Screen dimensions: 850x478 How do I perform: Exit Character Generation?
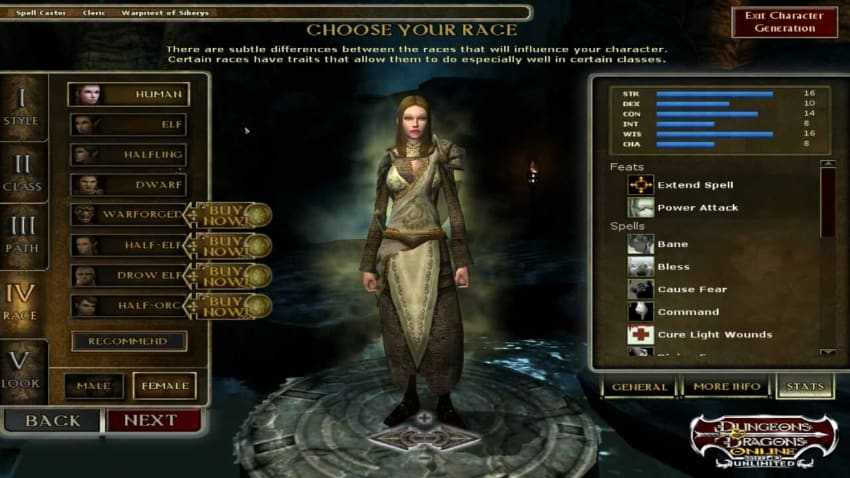coord(784,22)
